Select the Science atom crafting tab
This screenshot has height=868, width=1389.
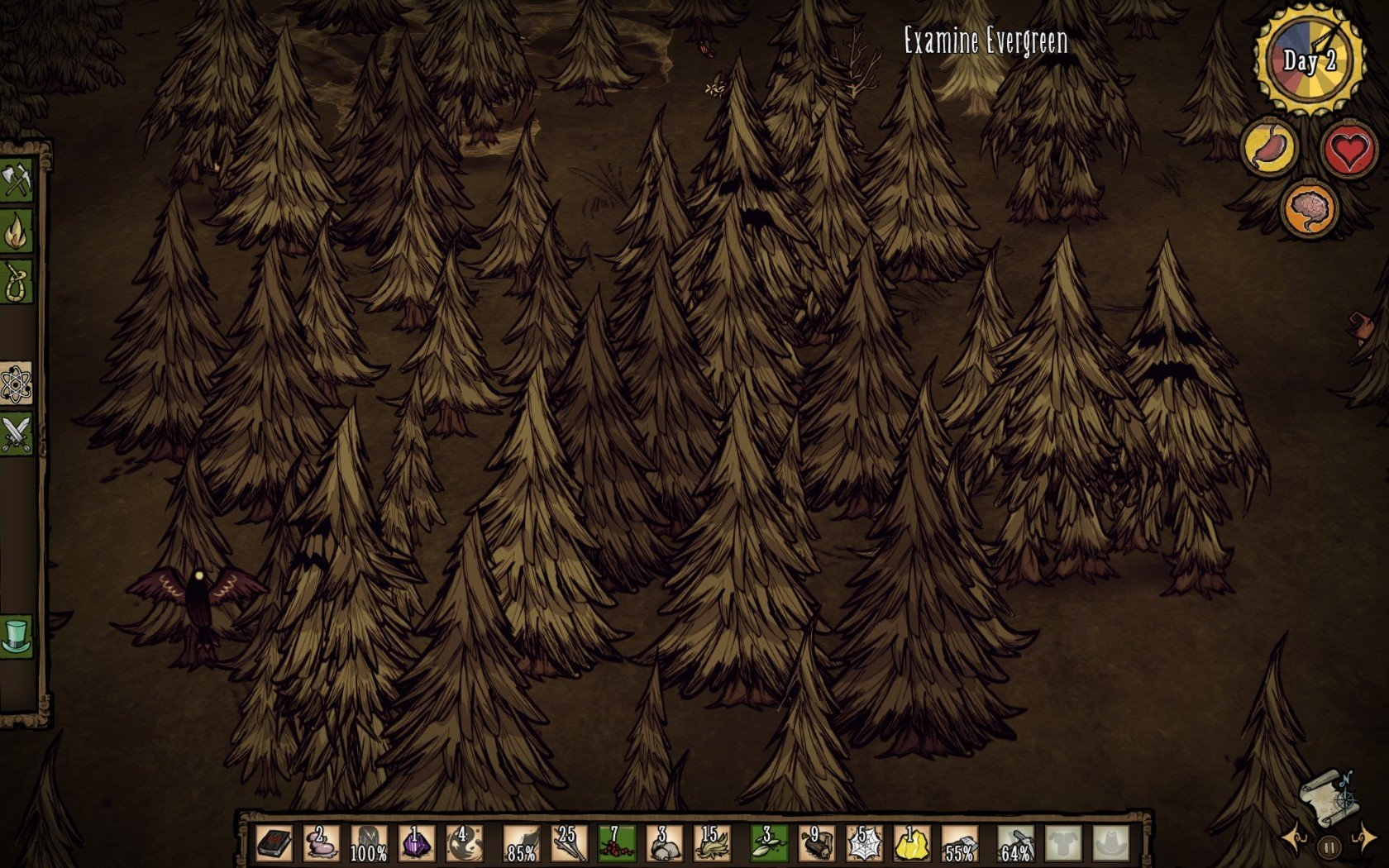[x=17, y=383]
